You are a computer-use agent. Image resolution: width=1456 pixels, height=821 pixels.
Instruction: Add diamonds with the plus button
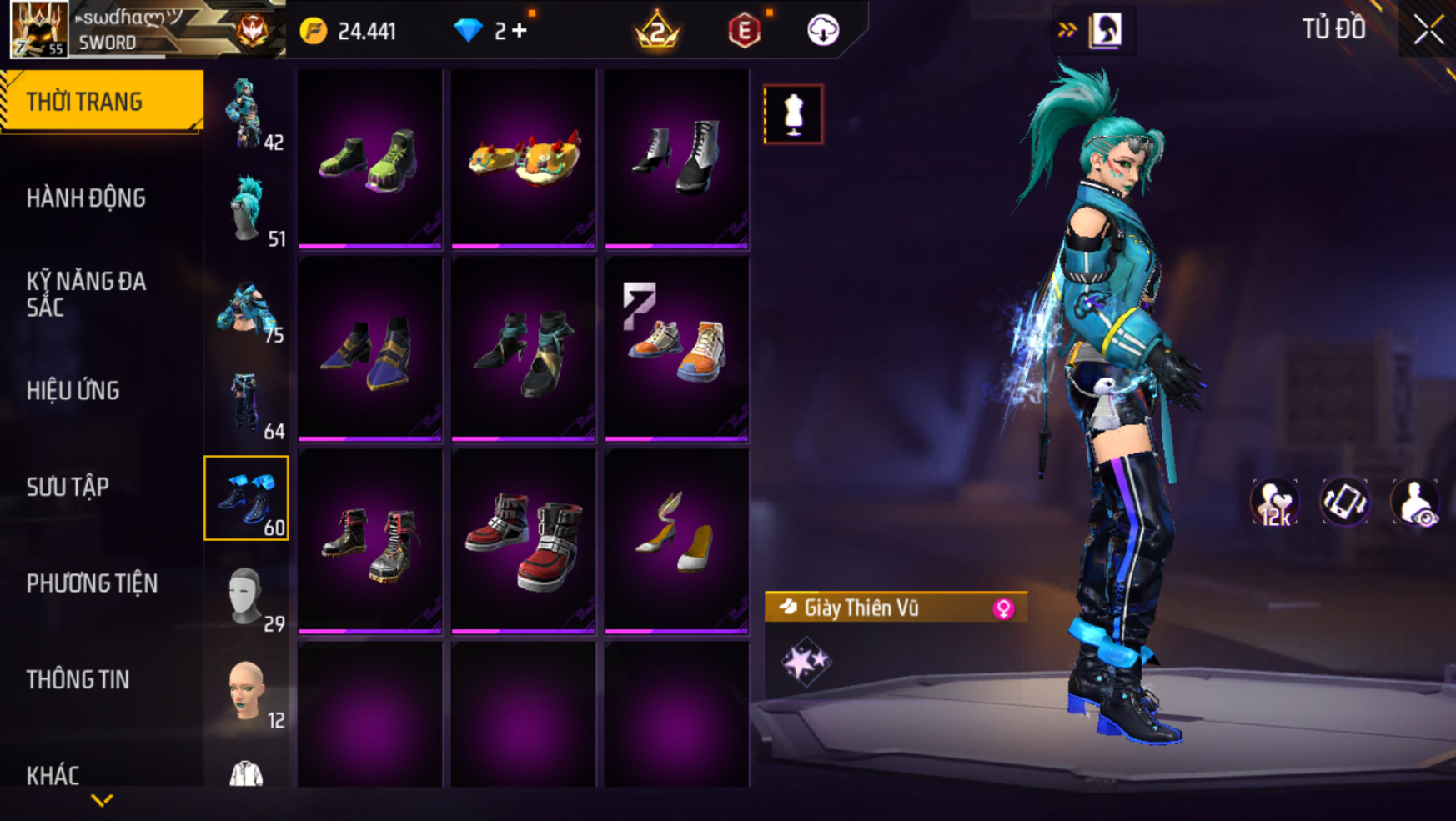click(x=520, y=31)
